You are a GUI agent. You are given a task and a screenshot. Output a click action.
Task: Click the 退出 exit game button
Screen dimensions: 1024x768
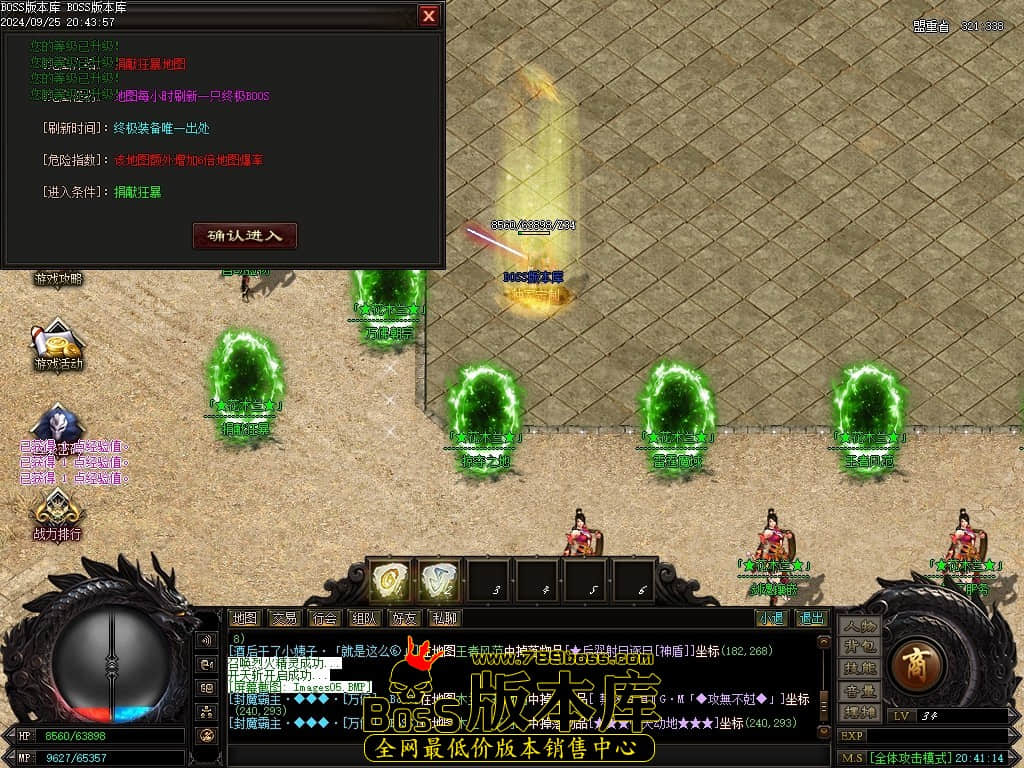pyautogui.click(x=811, y=618)
